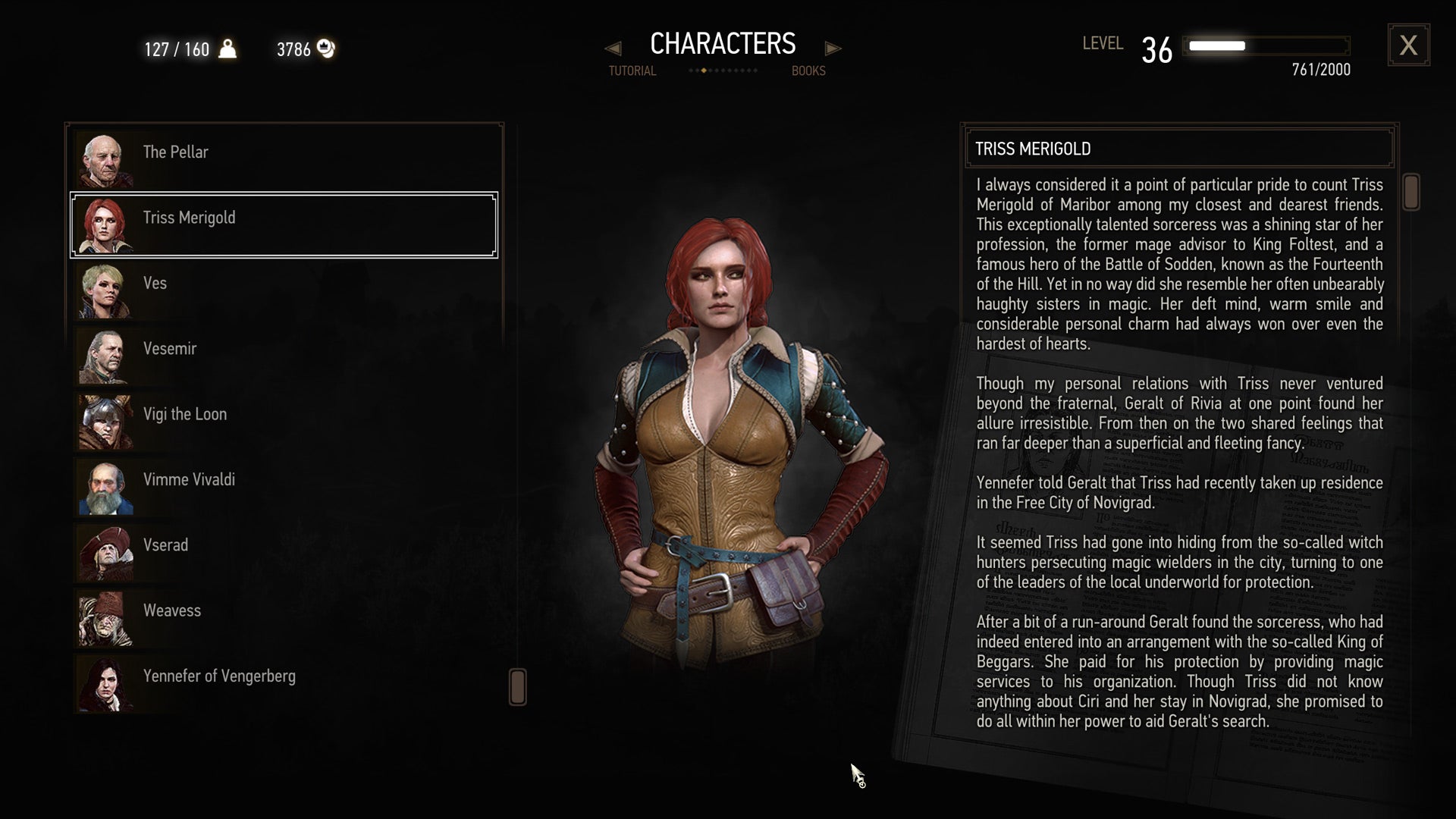Select Weavess's portrait

106,617
